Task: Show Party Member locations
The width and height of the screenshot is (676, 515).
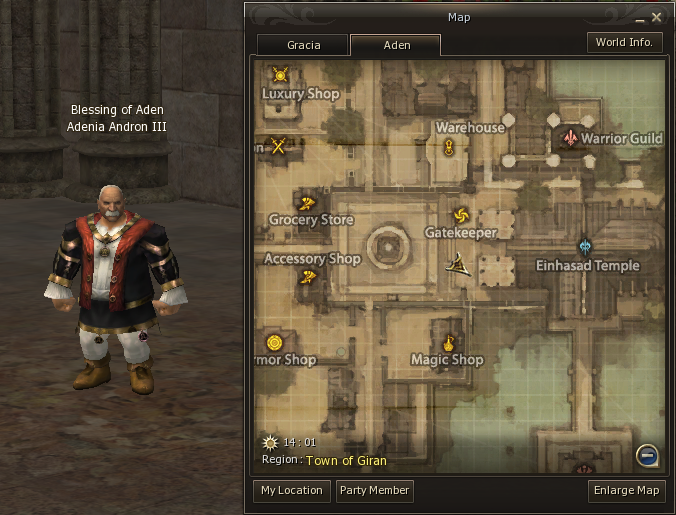Action: [x=374, y=491]
